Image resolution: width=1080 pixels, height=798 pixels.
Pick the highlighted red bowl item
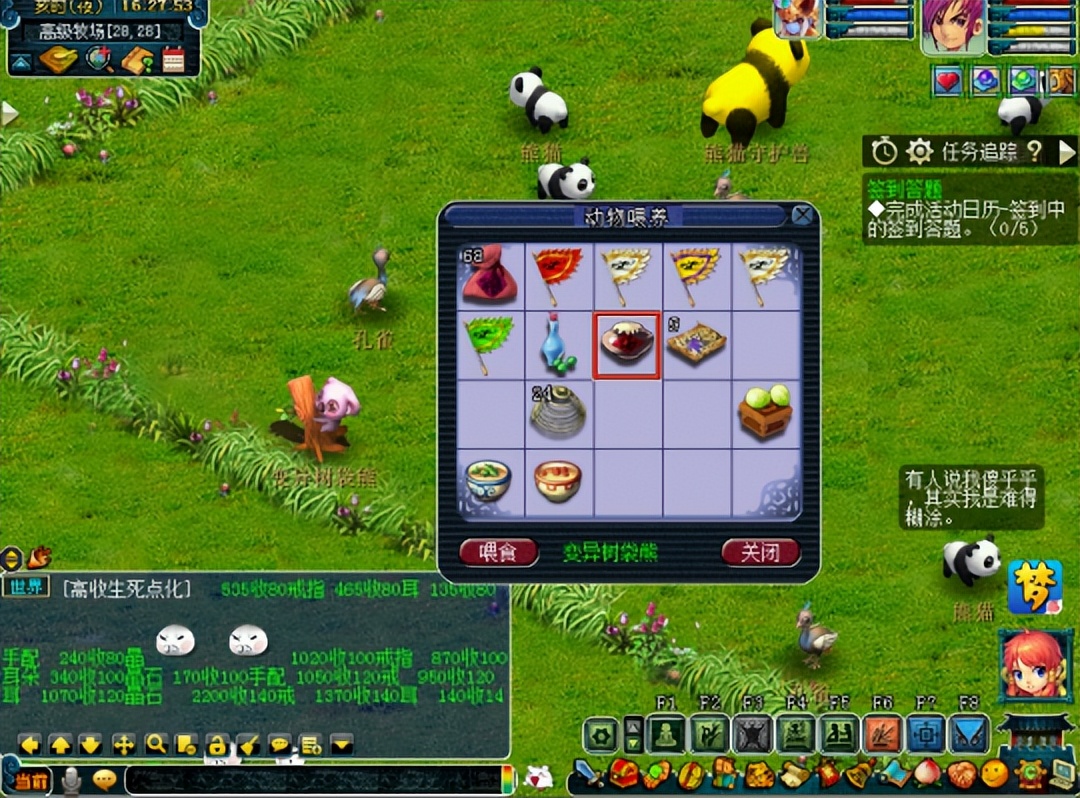(627, 345)
